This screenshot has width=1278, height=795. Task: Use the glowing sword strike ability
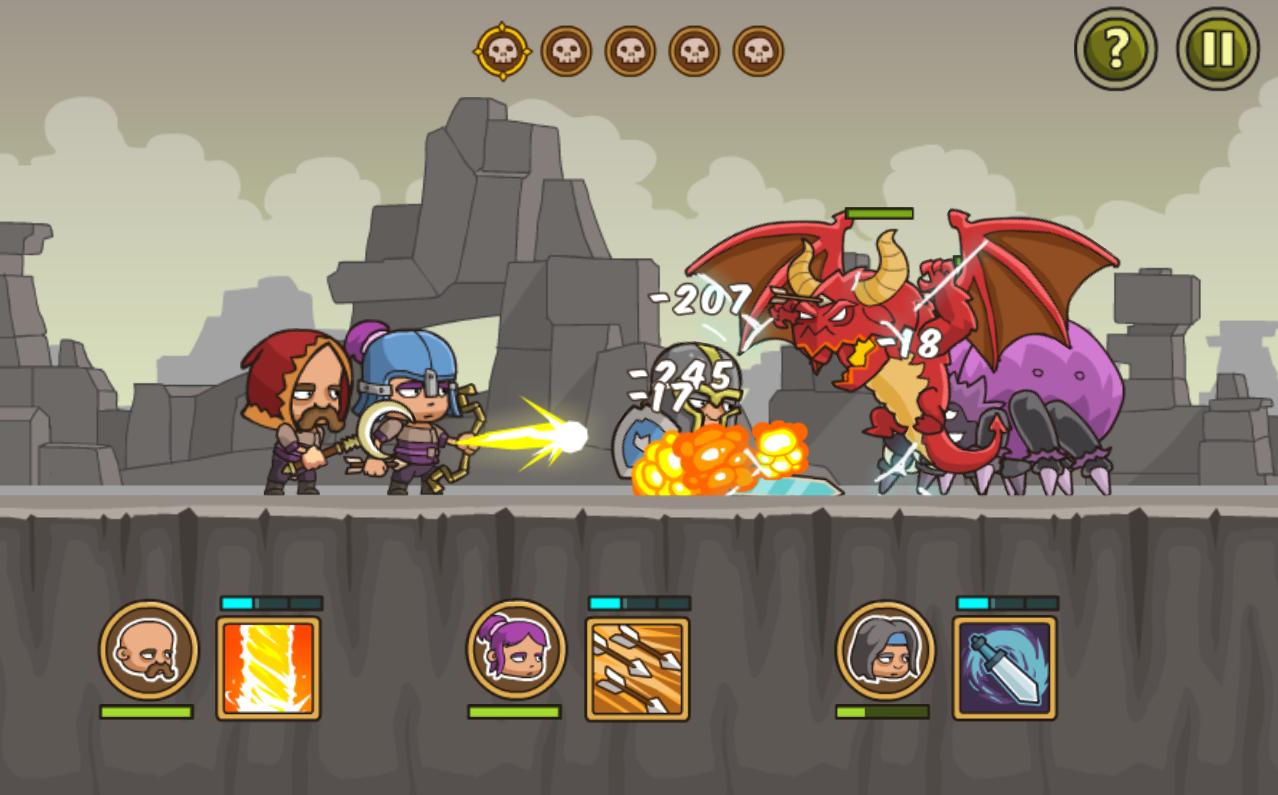click(1004, 667)
